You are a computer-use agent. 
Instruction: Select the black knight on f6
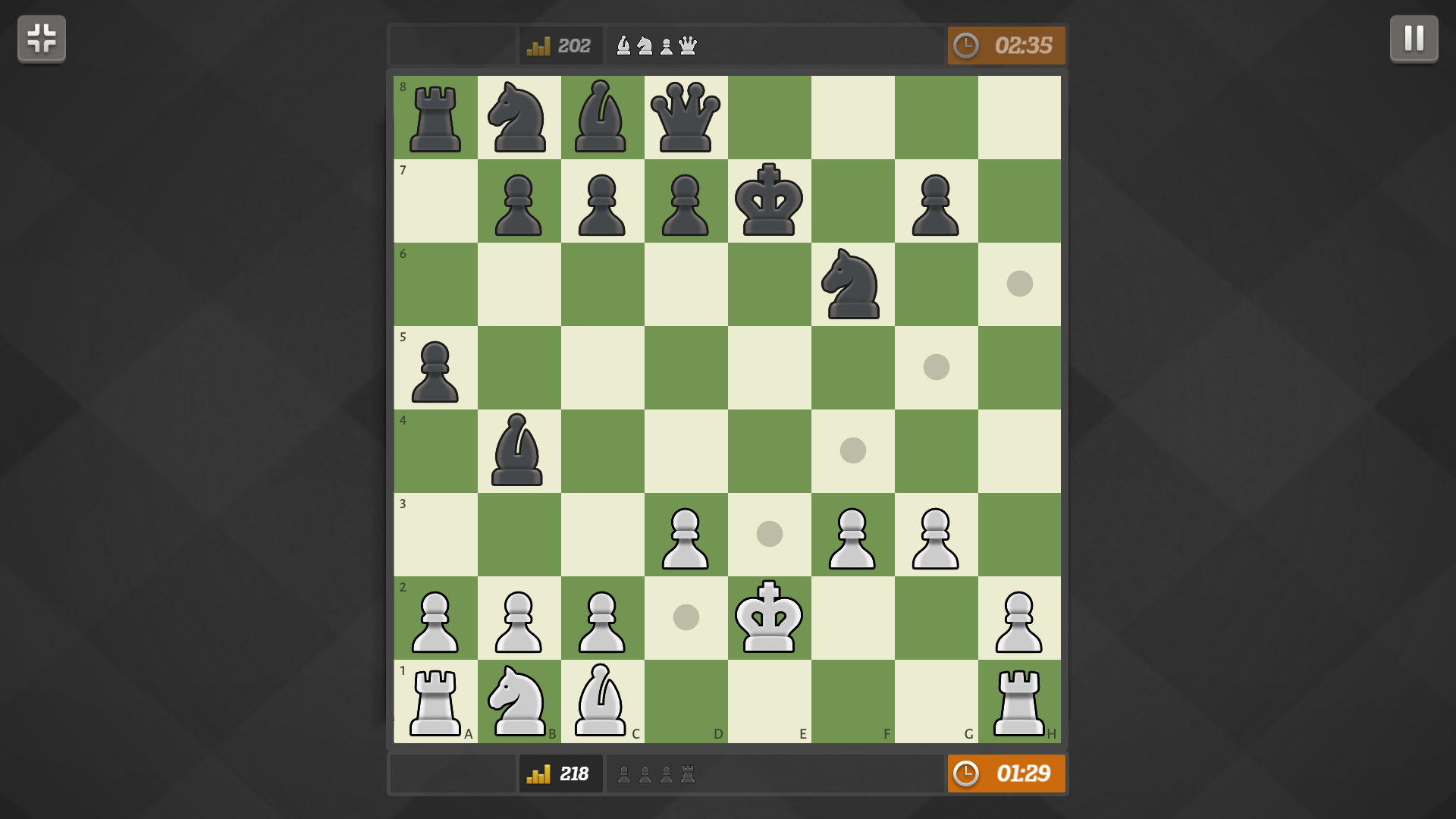click(x=853, y=284)
